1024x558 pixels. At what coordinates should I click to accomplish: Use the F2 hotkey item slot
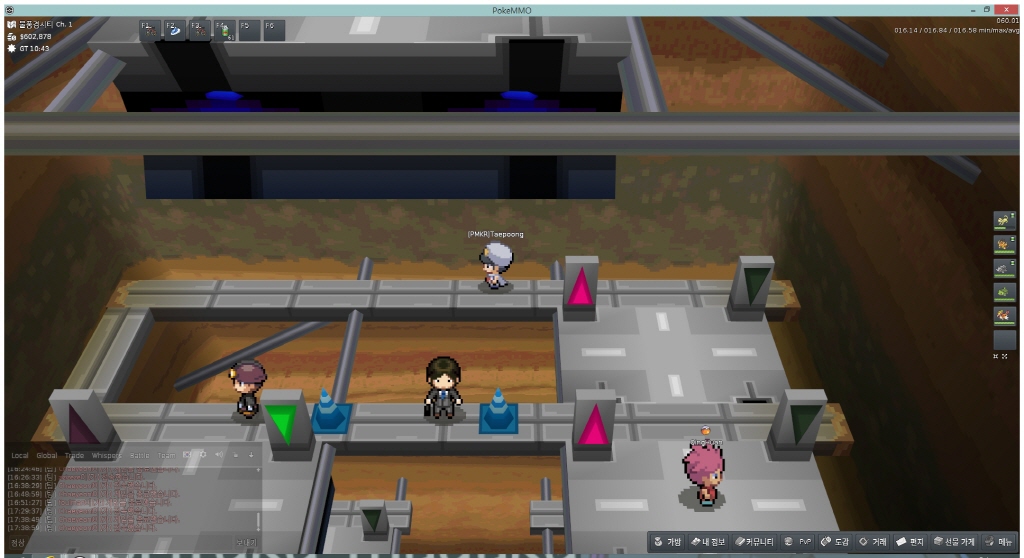(174, 30)
